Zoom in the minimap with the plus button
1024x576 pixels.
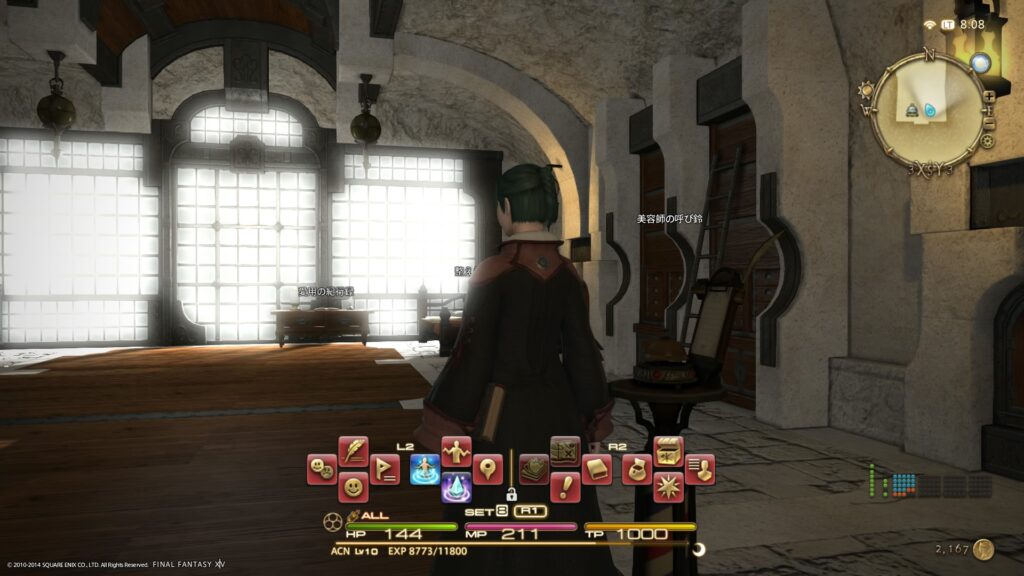(x=989, y=96)
